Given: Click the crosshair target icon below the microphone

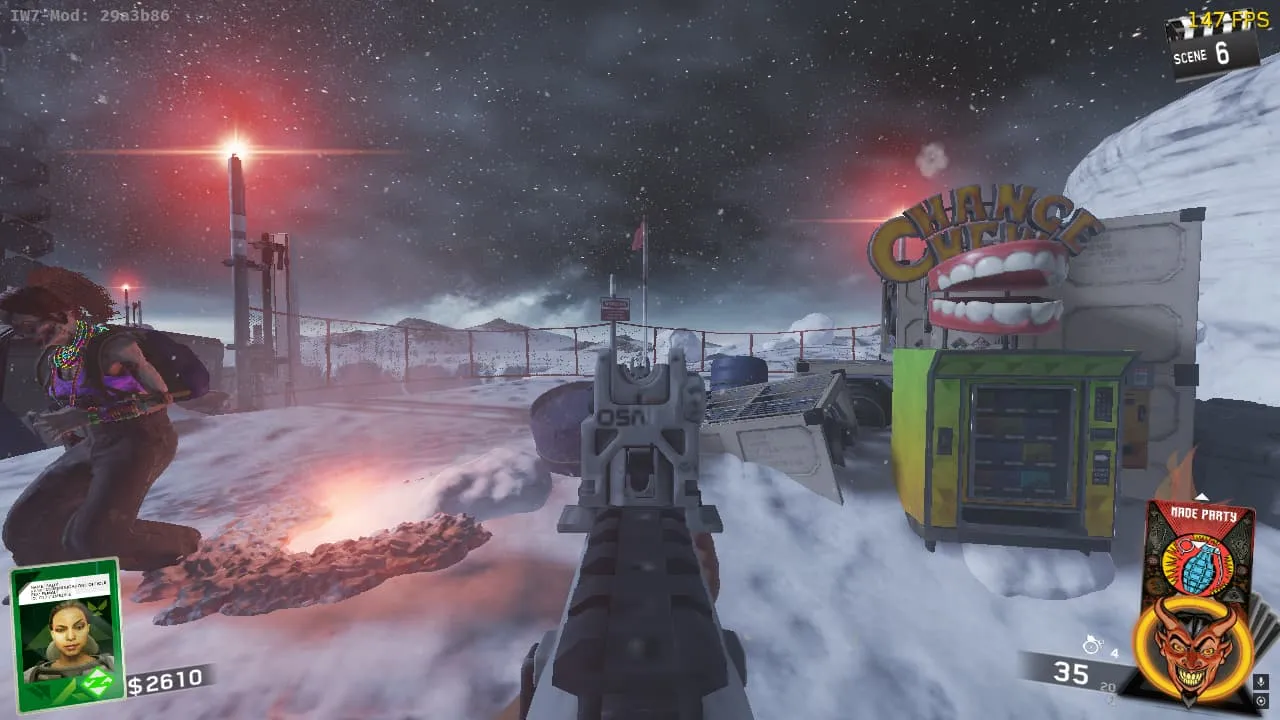Looking at the screenshot, I should 1262,699.
